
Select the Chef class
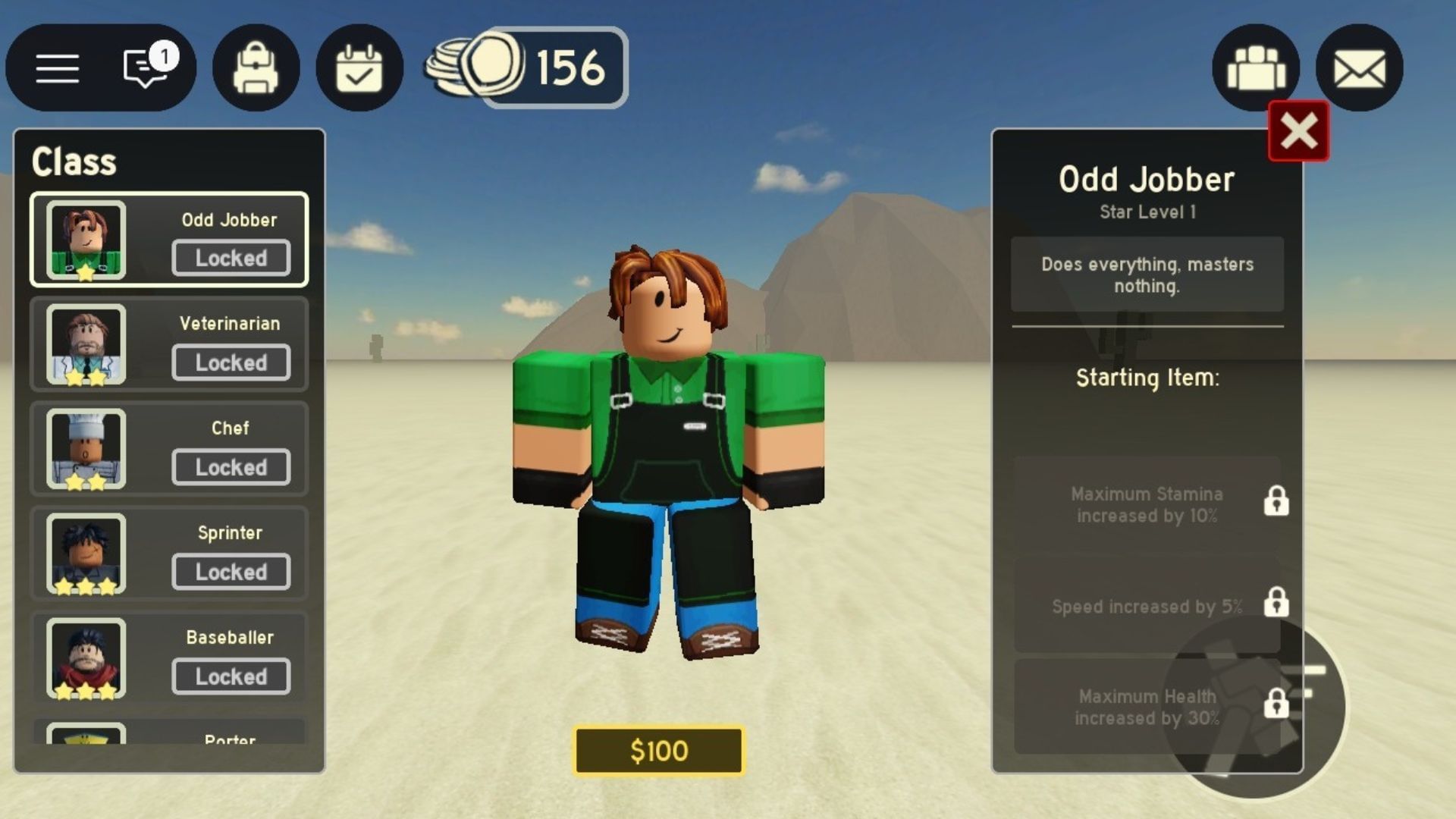(168, 448)
